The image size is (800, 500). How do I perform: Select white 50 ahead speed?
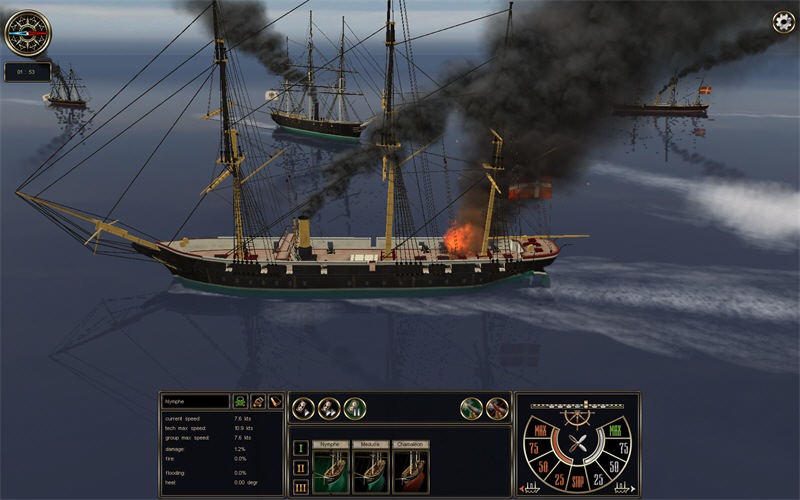(x=616, y=466)
